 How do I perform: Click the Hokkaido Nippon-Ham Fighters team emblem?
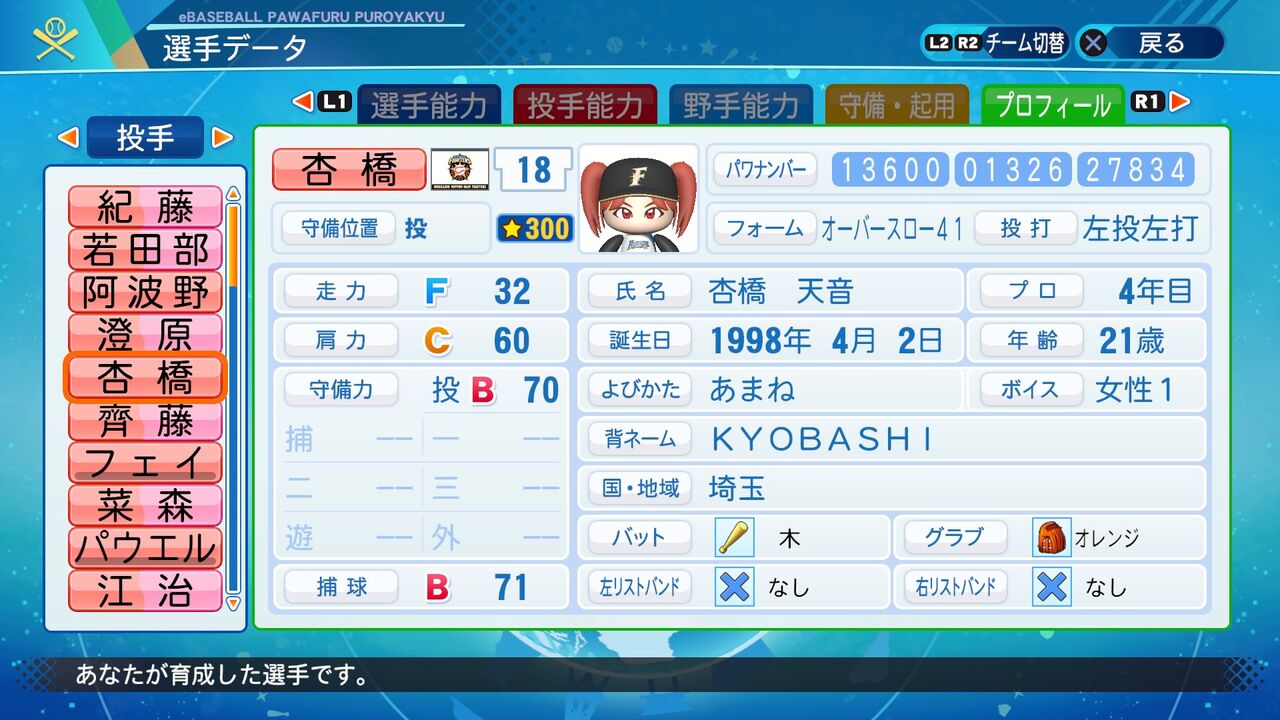click(x=459, y=171)
